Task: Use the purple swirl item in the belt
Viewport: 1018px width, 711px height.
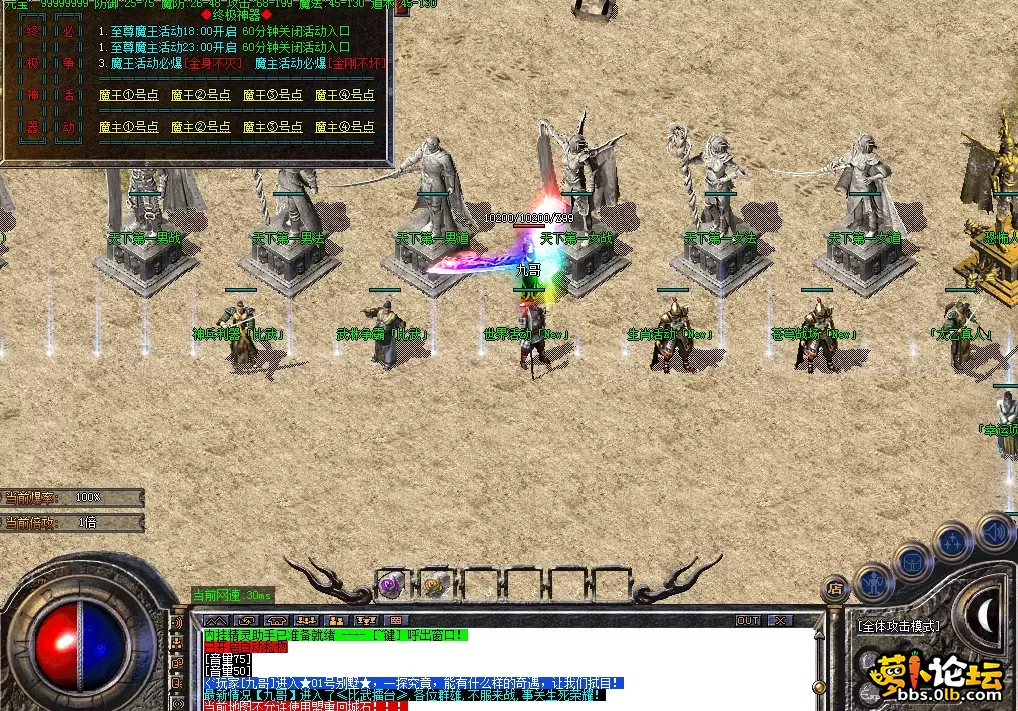Action: point(391,584)
